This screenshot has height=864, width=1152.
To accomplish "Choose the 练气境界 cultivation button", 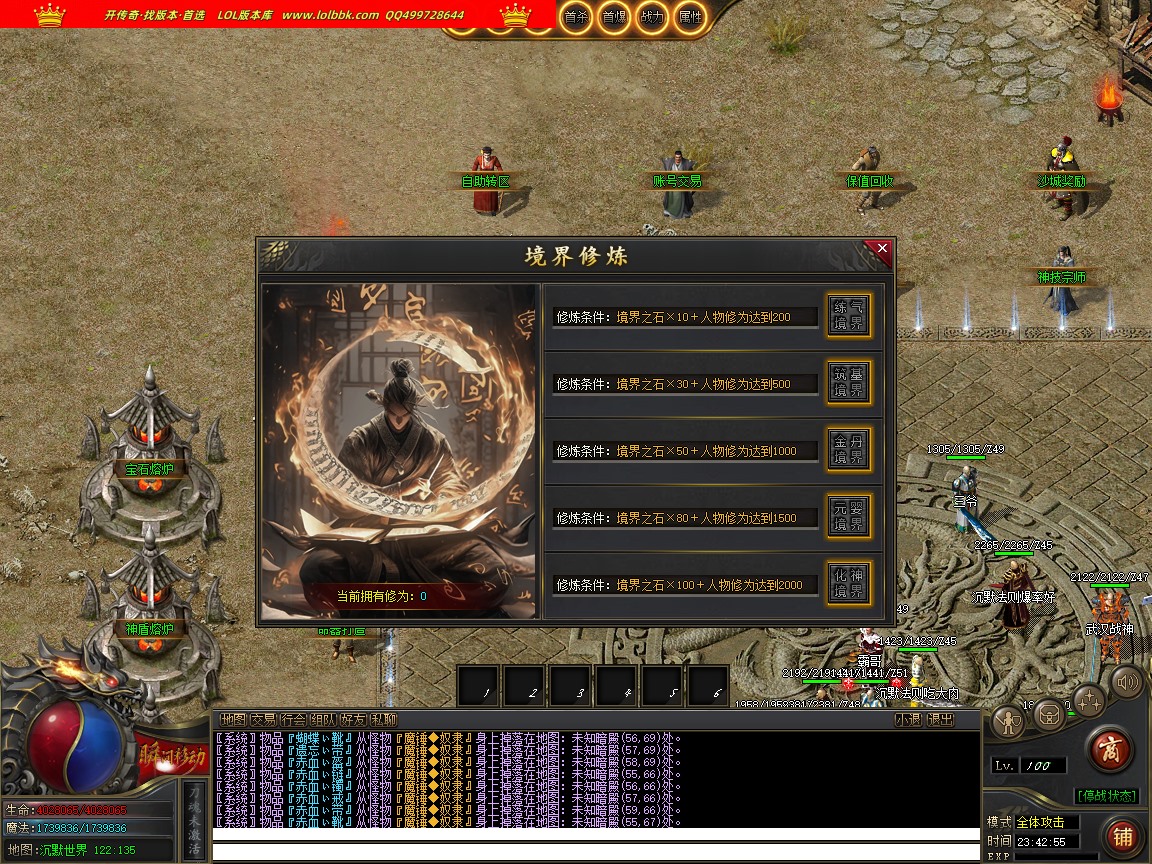I will [x=848, y=315].
